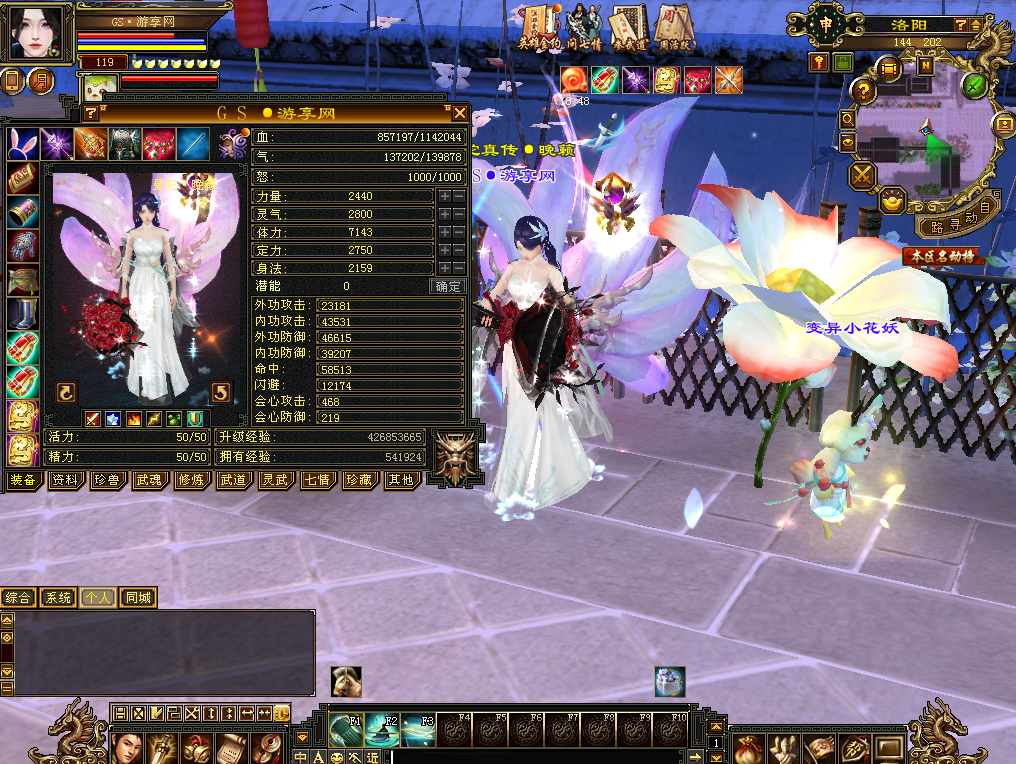Confirm attribute points with 确定

point(448,286)
